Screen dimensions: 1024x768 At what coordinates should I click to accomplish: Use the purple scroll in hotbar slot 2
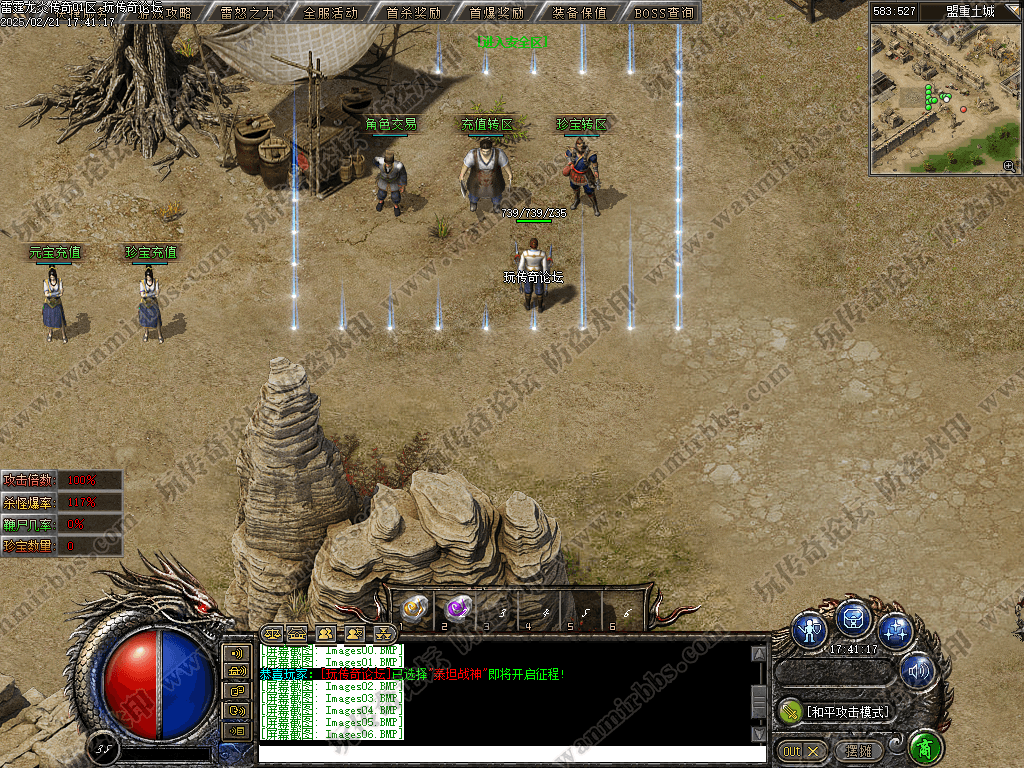[458, 607]
